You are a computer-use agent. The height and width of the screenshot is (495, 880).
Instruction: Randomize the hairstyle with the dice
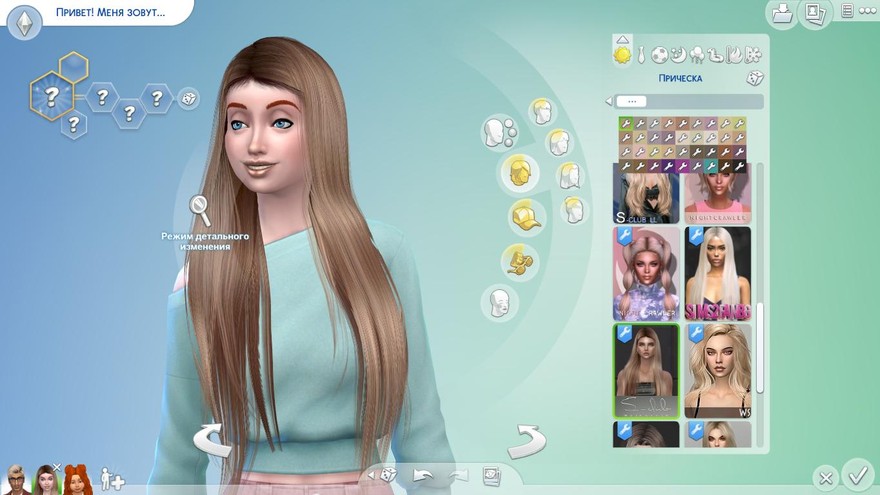755,78
